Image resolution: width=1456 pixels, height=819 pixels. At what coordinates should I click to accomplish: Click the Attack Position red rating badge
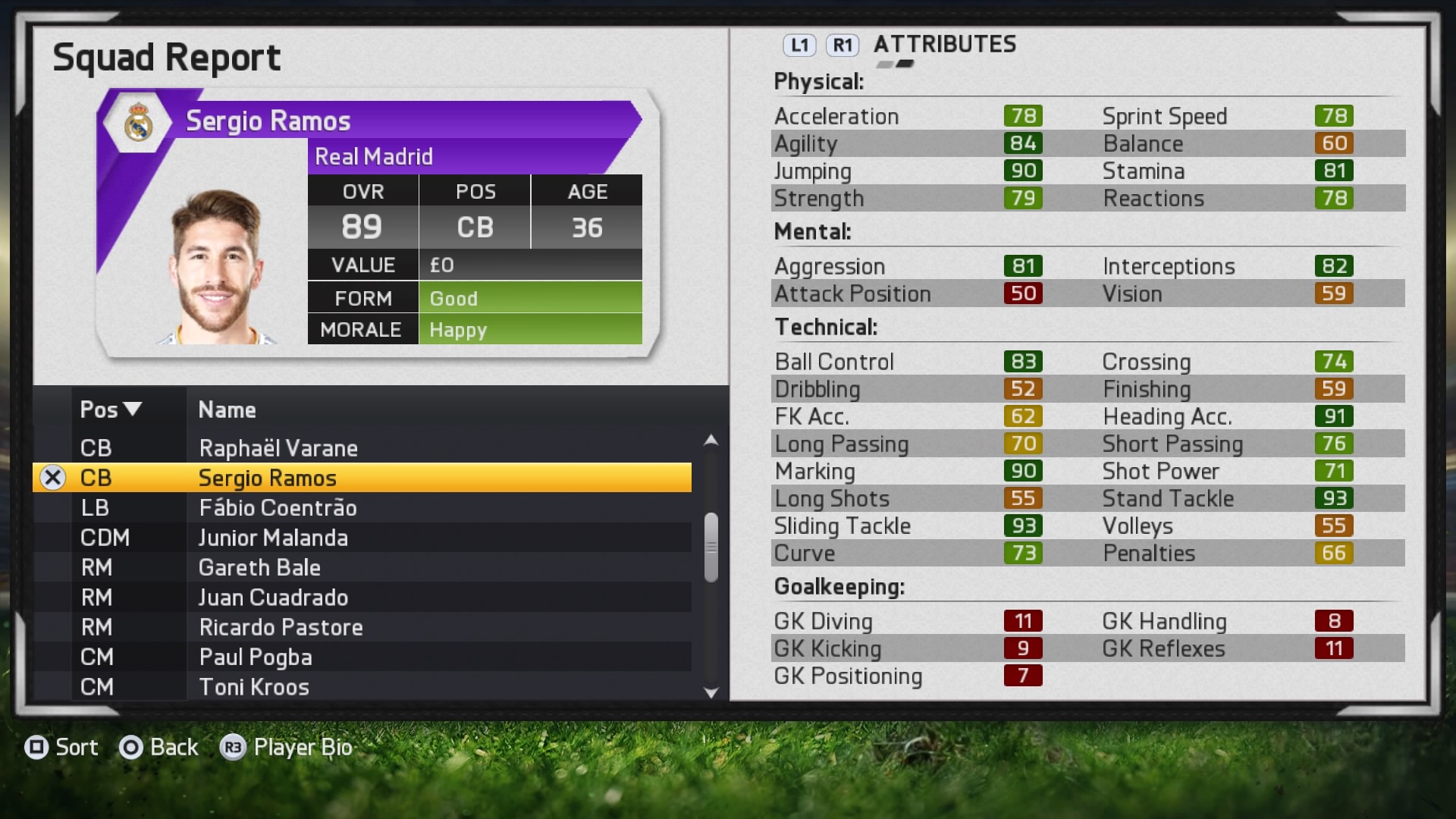(1022, 293)
